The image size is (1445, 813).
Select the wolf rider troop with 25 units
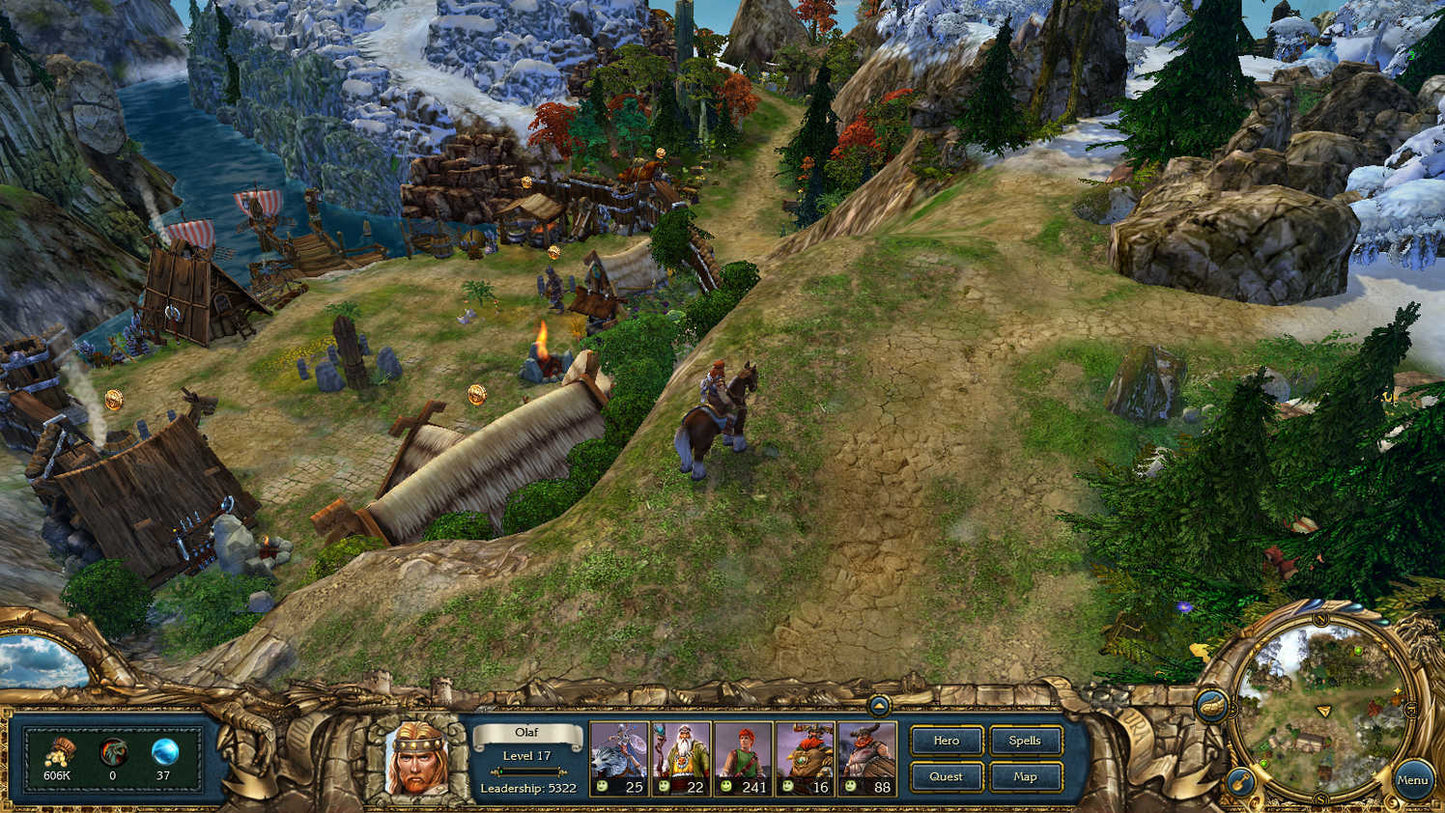click(x=620, y=751)
